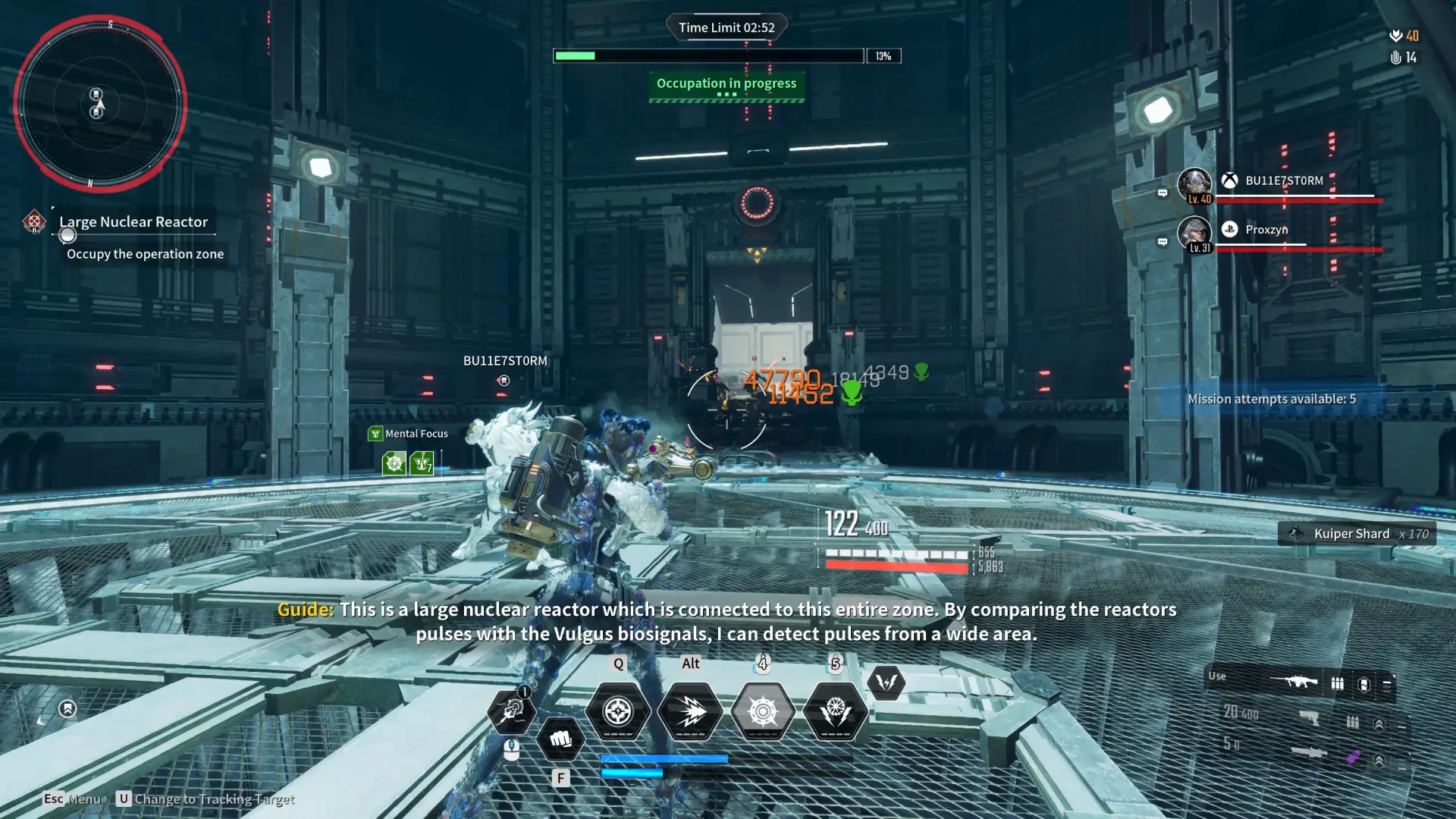Screen dimensions: 1456x819
Task: Select the Occupation in progress label
Action: [x=726, y=83]
